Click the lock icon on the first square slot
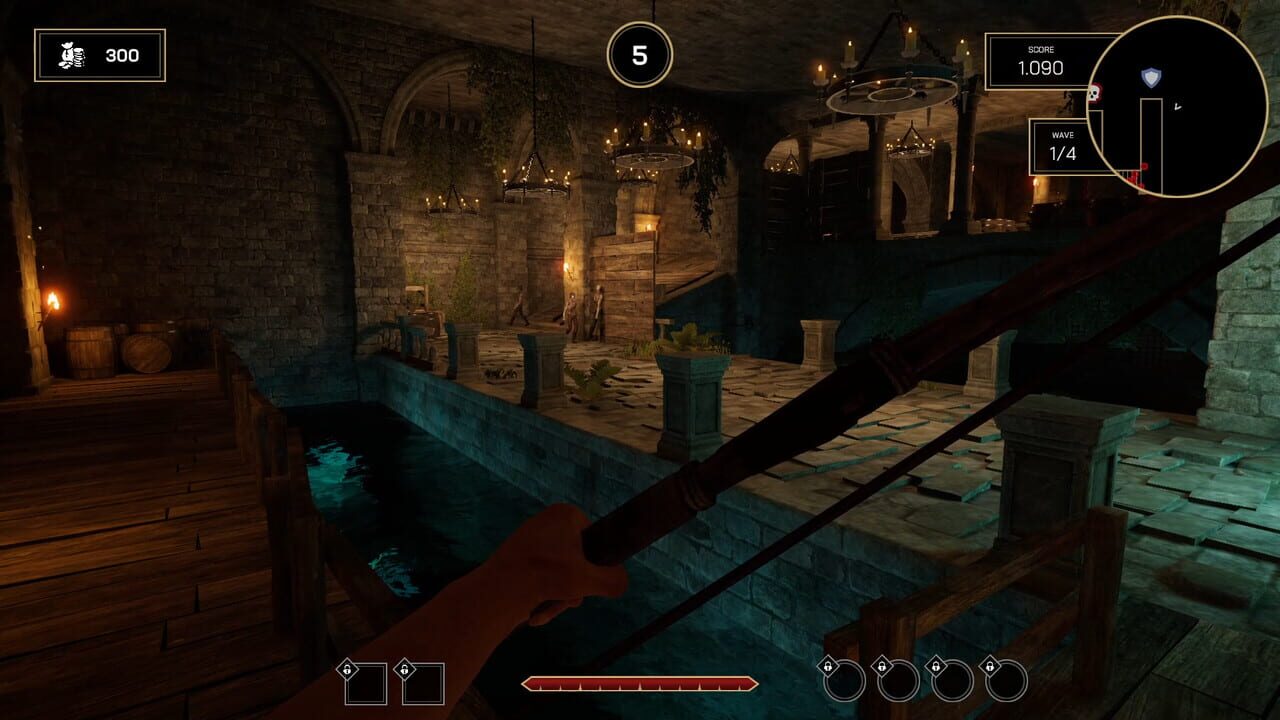 point(348,667)
